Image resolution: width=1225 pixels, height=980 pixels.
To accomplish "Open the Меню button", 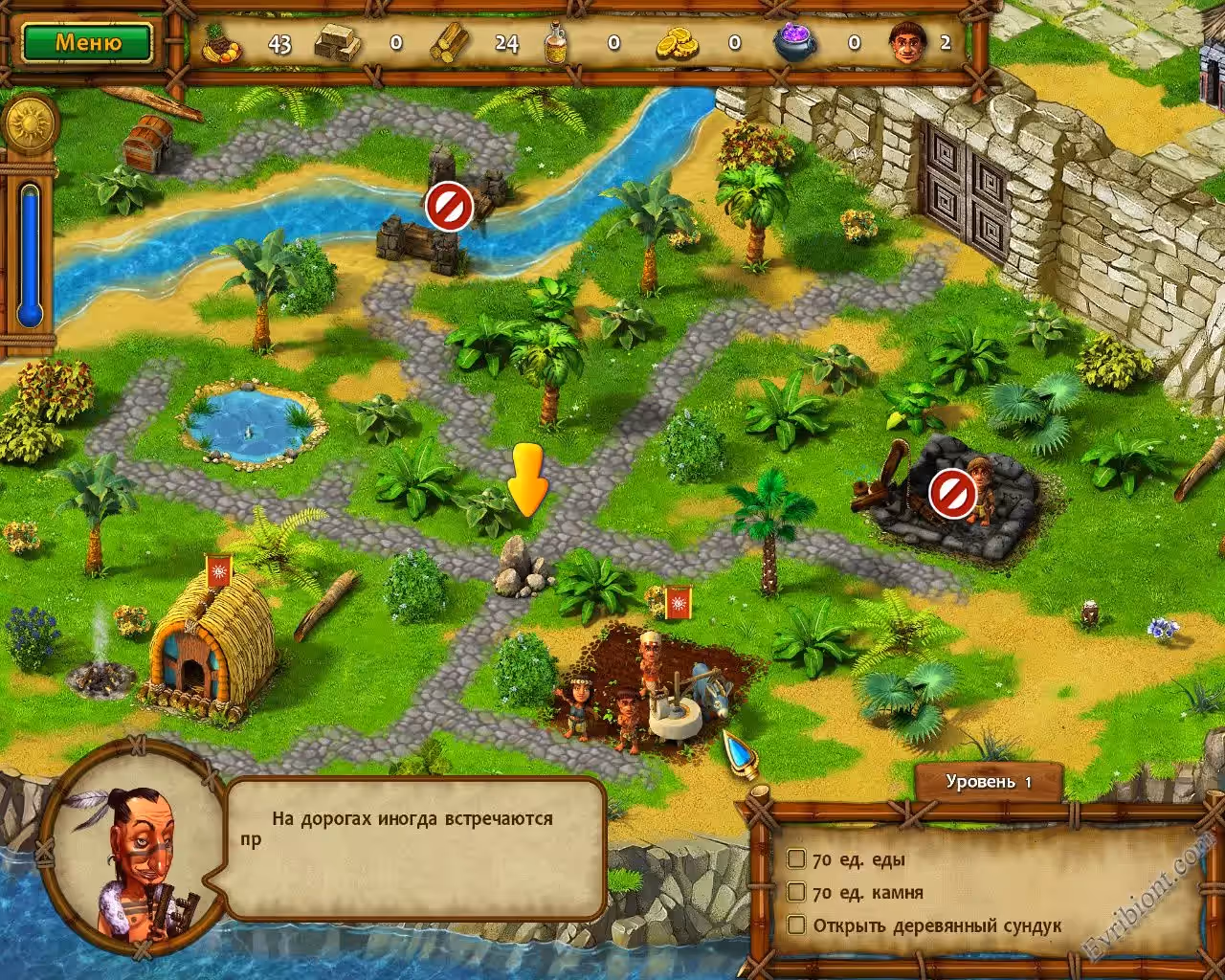I will pyautogui.click(x=87, y=43).
